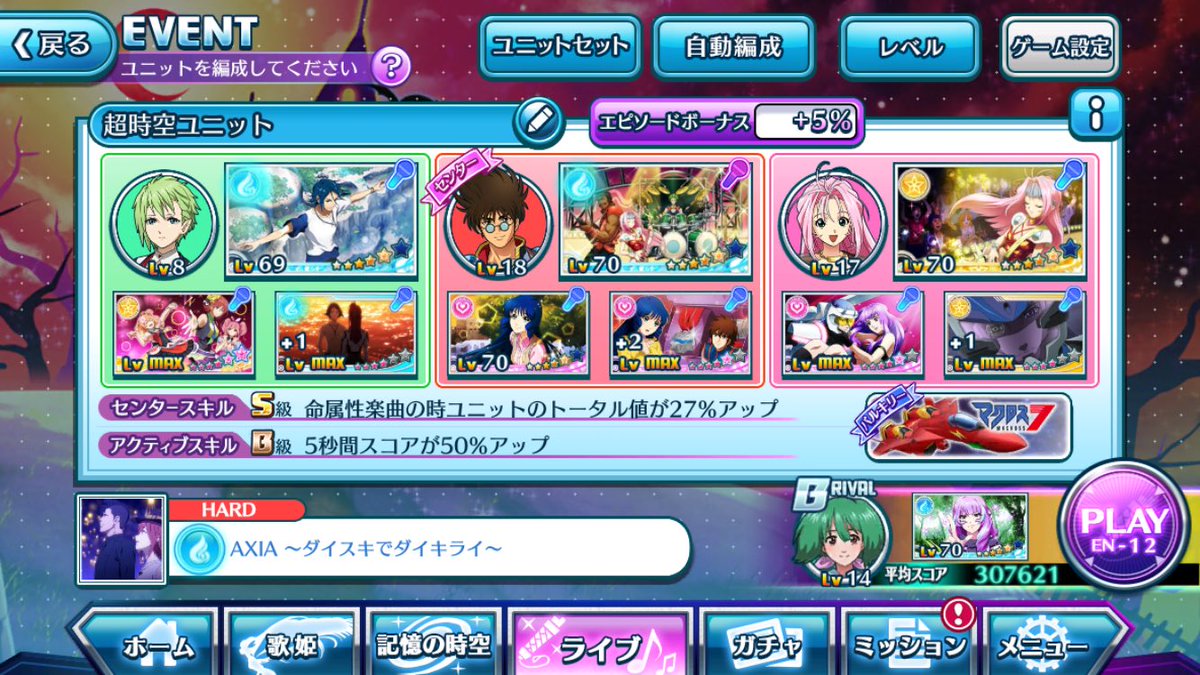
Task: Open the ガチャ gacha tab
Action: coord(765,645)
